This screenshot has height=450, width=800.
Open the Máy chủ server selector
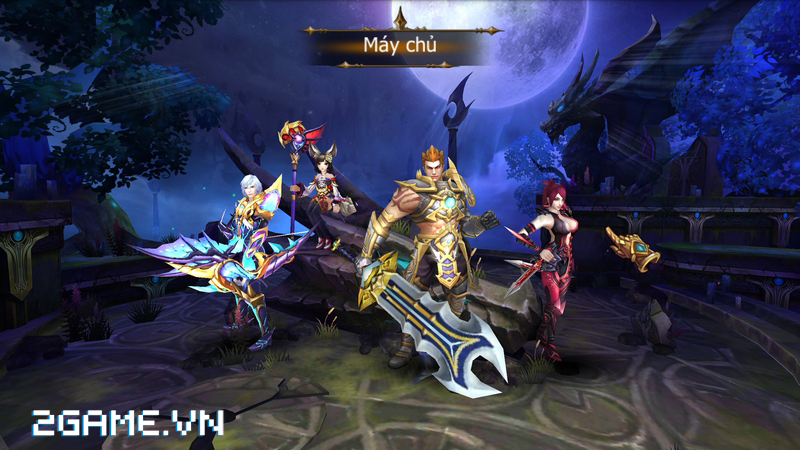coord(398,44)
